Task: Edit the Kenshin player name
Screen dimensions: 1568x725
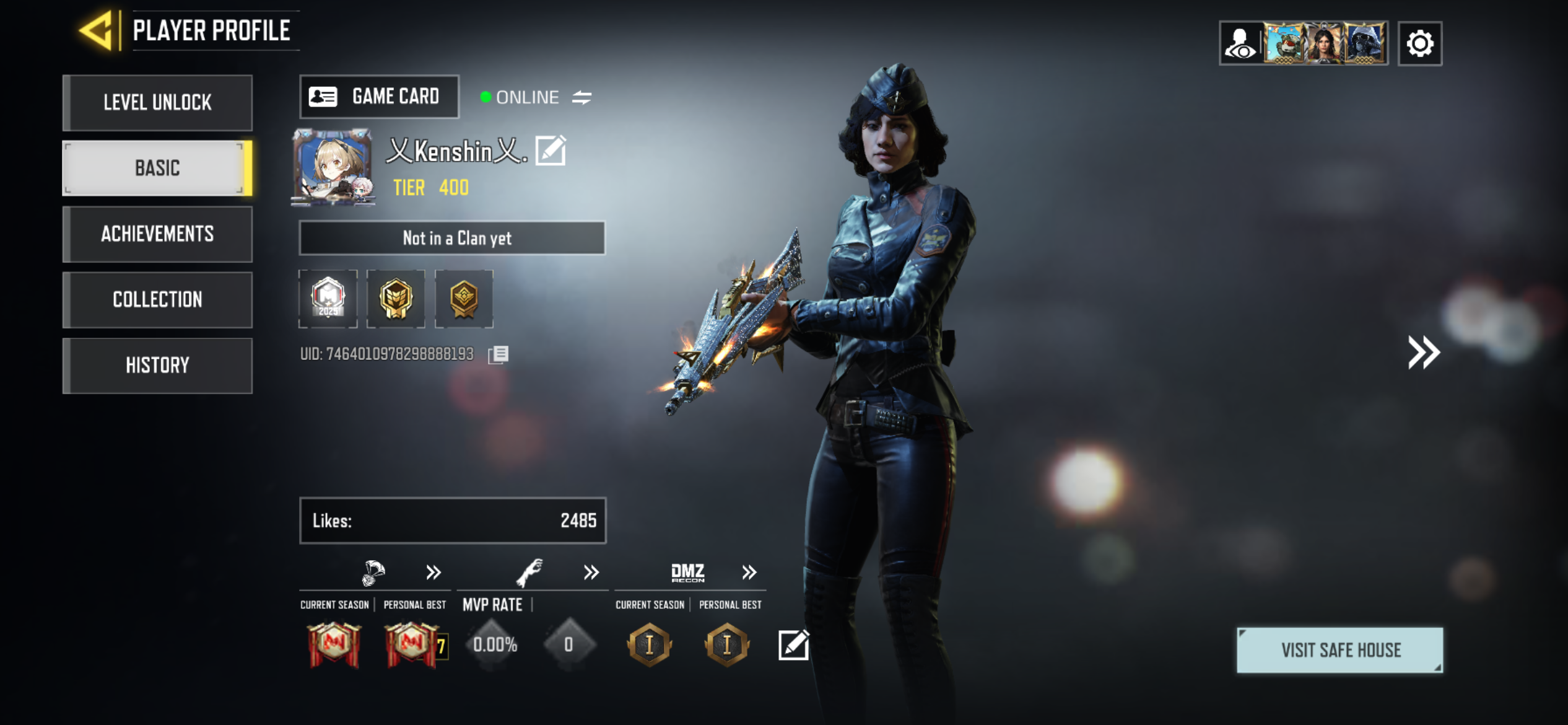Action: pyautogui.click(x=551, y=151)
